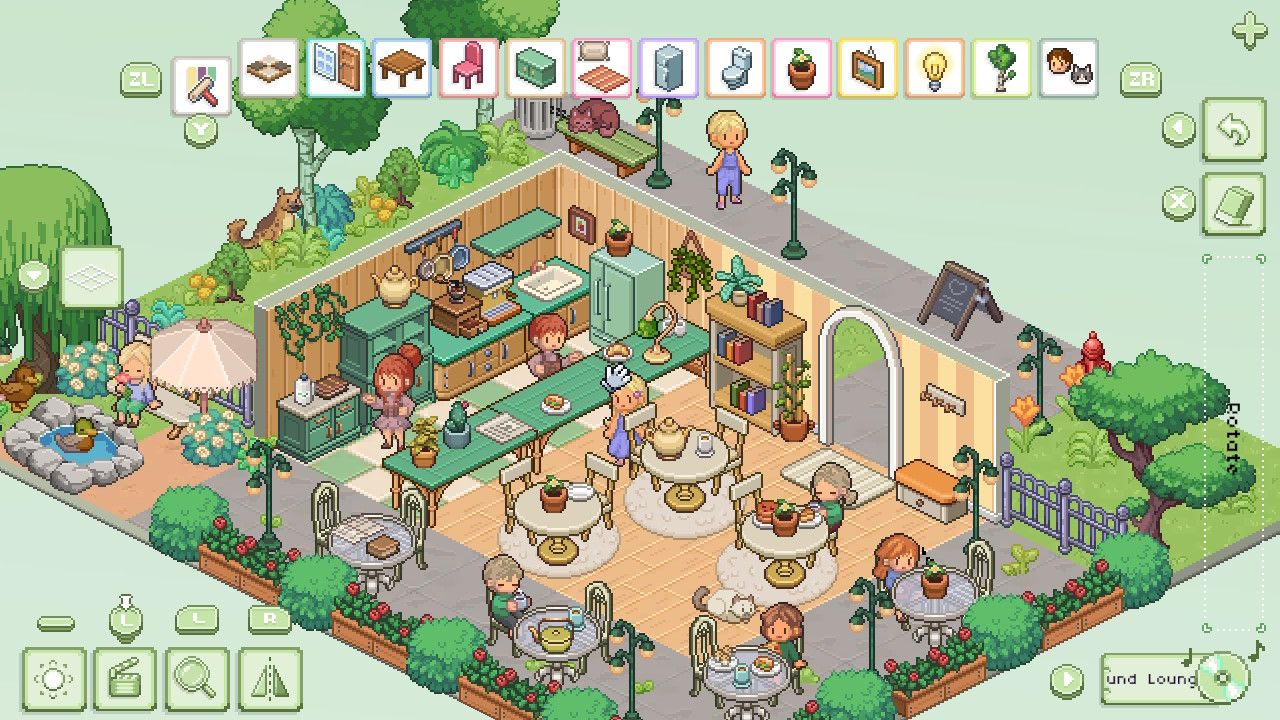The height and width of the screenshot is (720, 1280).
Task: Click the undo arrow button
Action: [1233, 129]
